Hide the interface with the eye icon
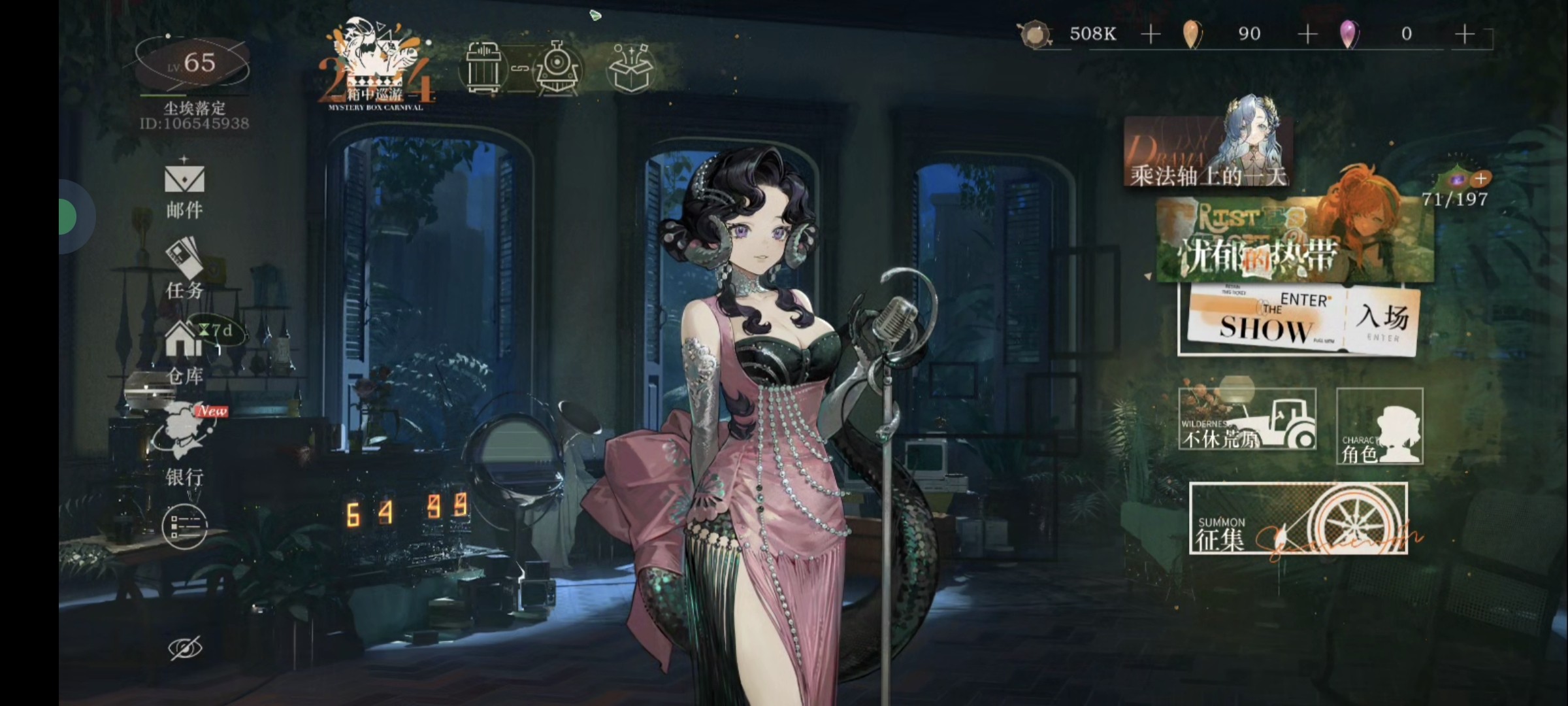This screenshot has width=1568, height=706. coord(185,648)
